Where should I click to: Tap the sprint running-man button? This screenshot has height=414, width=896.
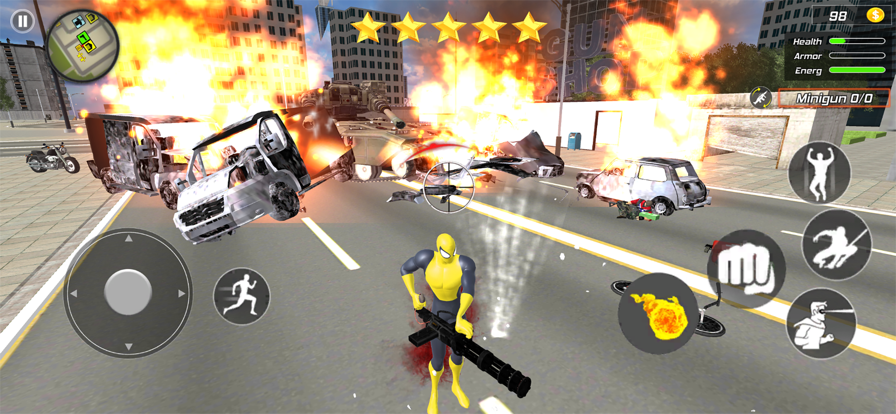[x=242, y=296]
